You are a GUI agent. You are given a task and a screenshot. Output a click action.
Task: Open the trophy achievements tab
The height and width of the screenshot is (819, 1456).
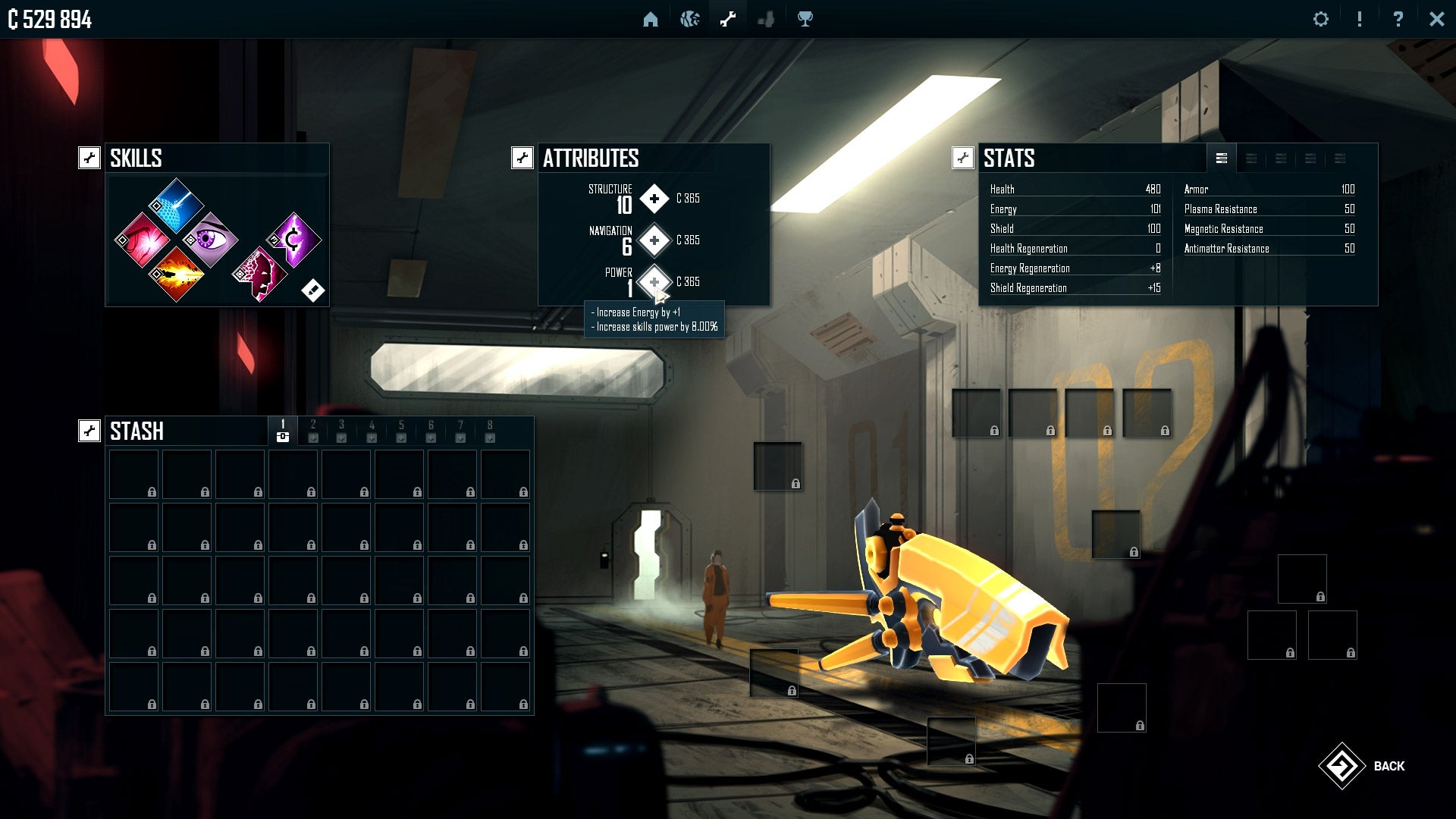(805, 20)
